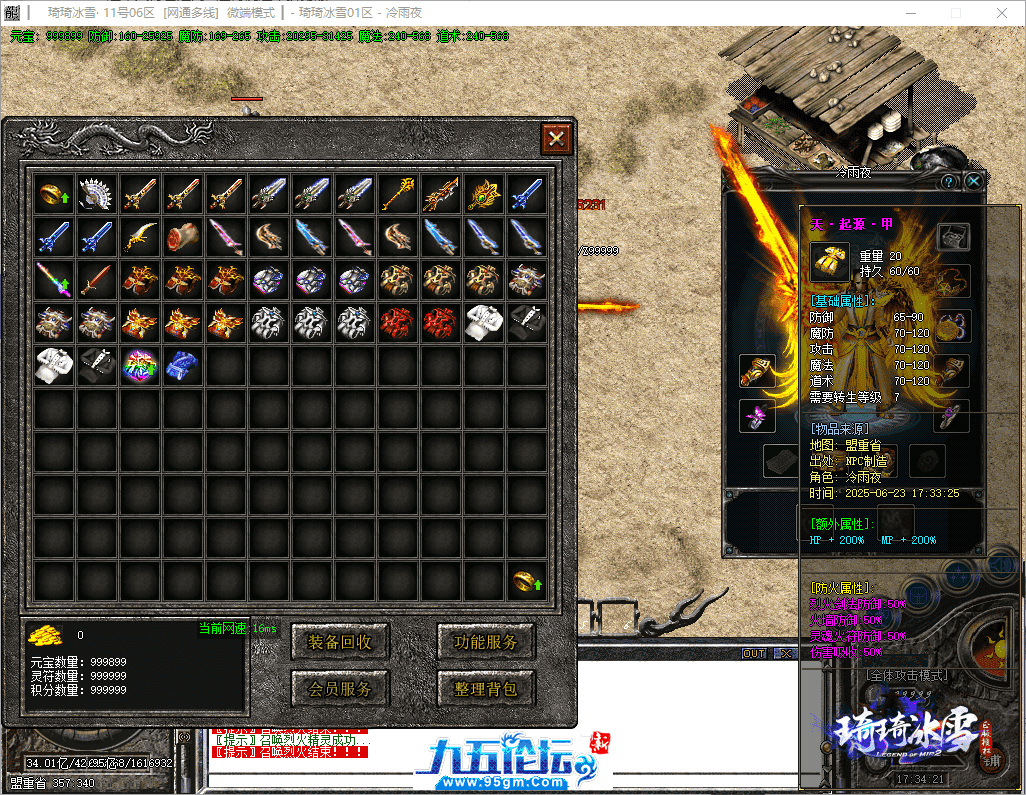Open 装备回收 equipment recycling
1026x795 pixels.
coord(340,642)
